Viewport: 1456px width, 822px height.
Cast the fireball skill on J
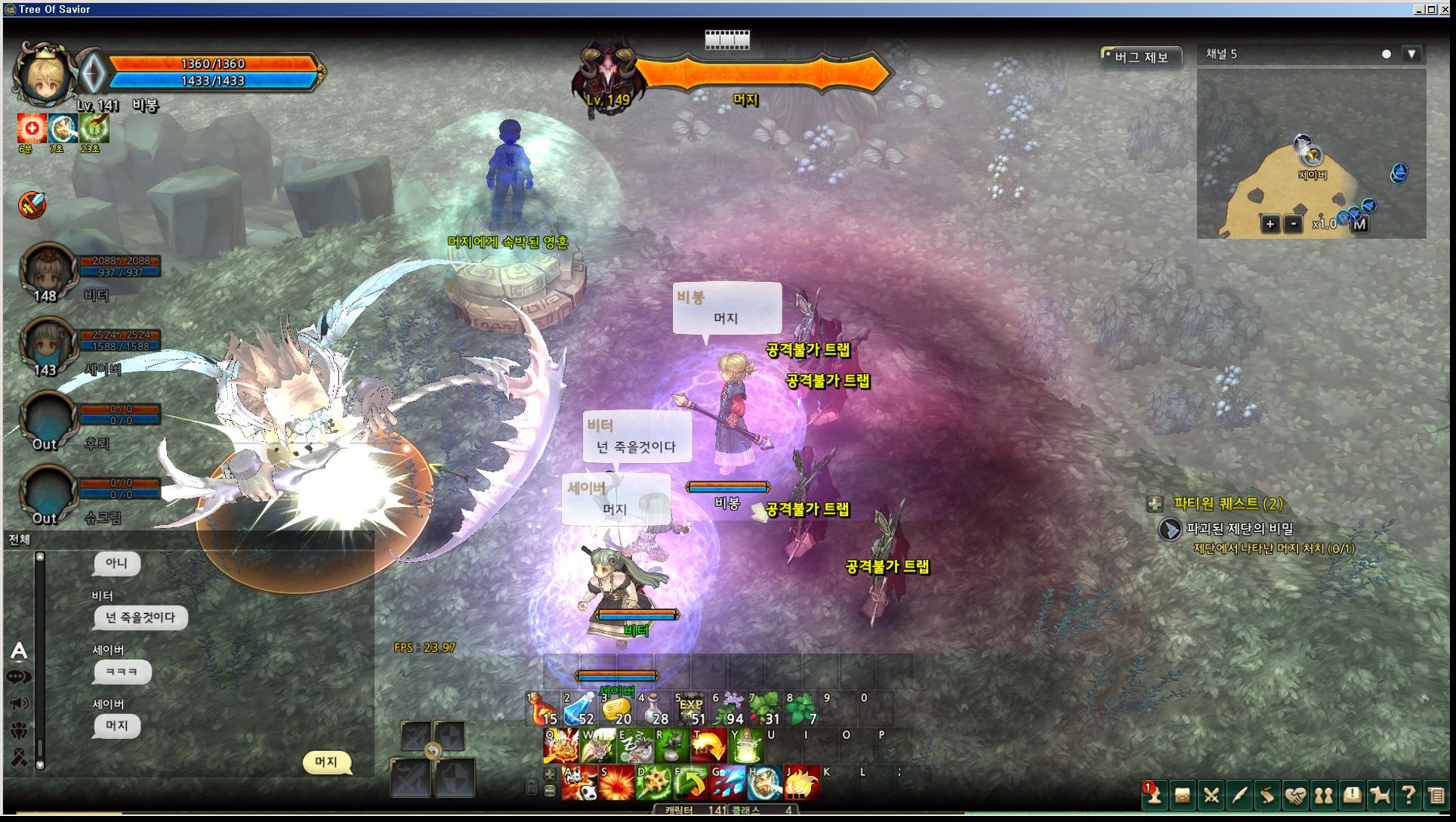tap(801, 783)
